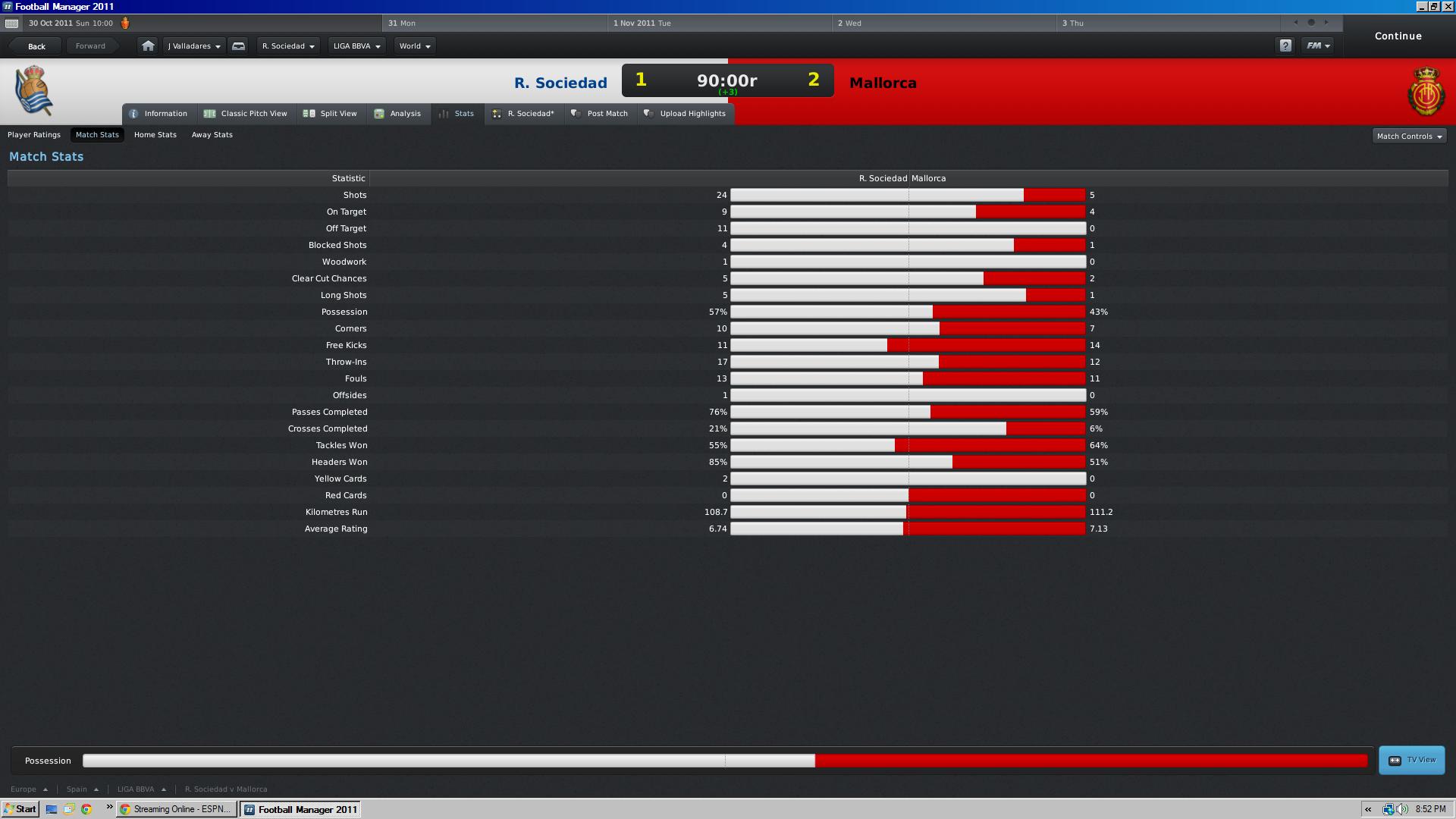
Task: Go Back to previous screen
Action: [x=36, y=46]
